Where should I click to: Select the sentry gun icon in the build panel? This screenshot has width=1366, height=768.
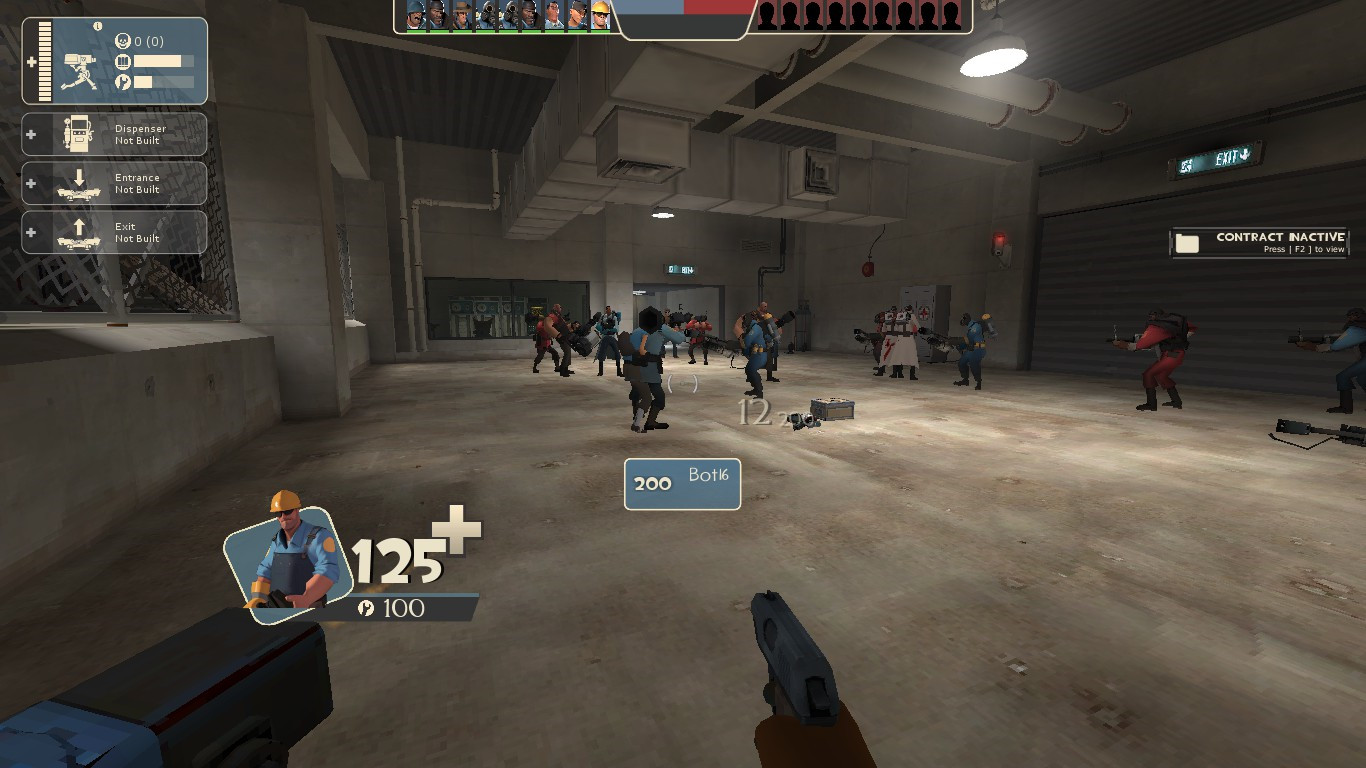(x=77, y=69)
